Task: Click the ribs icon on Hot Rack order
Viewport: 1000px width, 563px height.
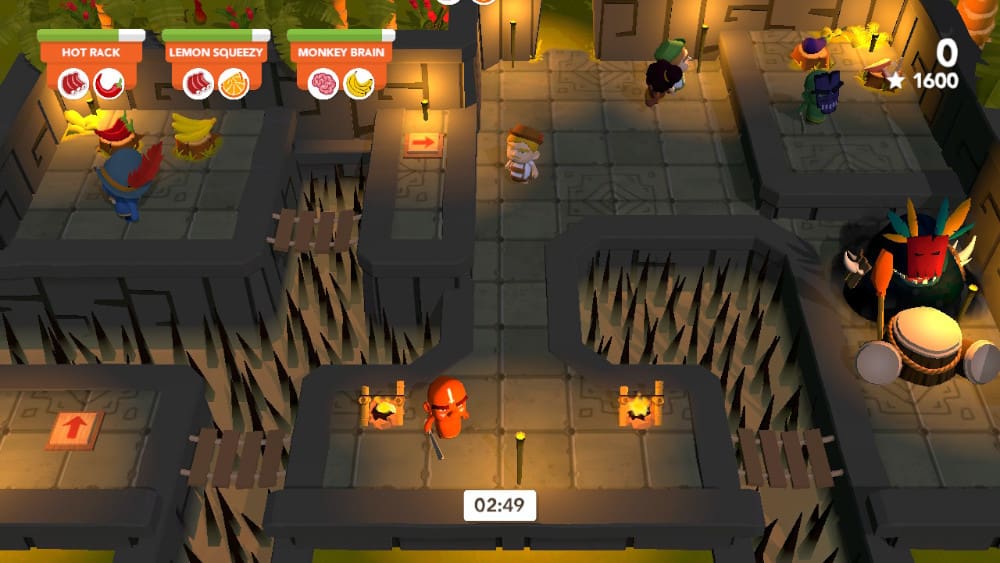Action: tap(73, 84)
